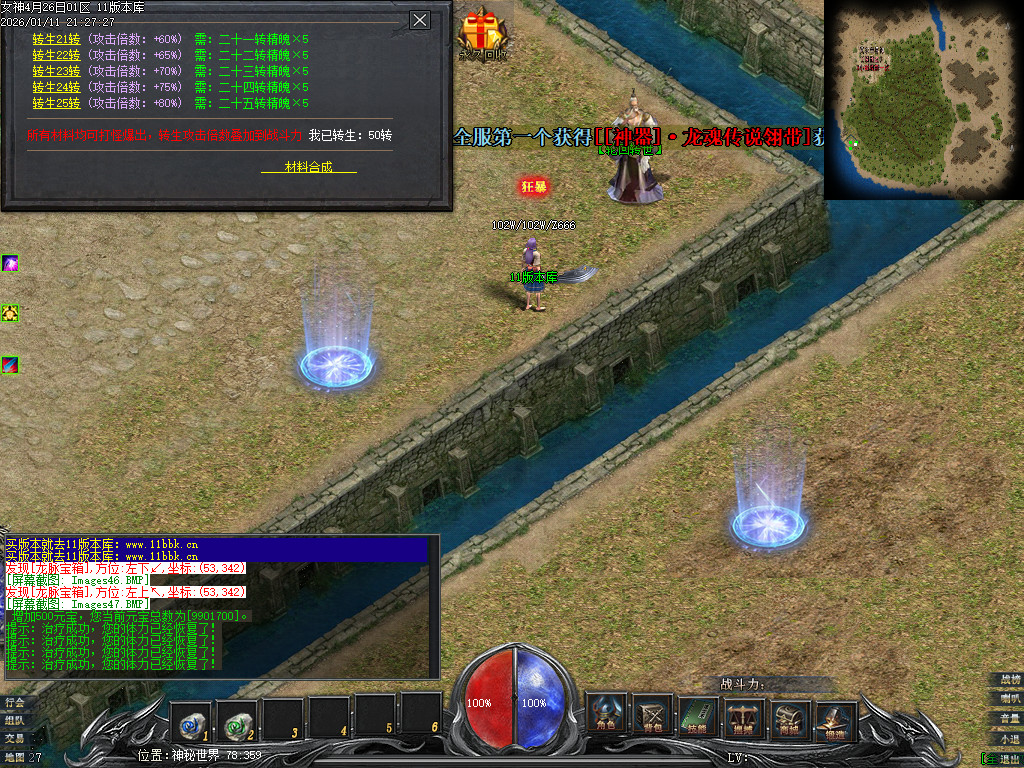Select the 转生25转 rebirth link
Screen dimensions: 1024x768
click(56, 103)
